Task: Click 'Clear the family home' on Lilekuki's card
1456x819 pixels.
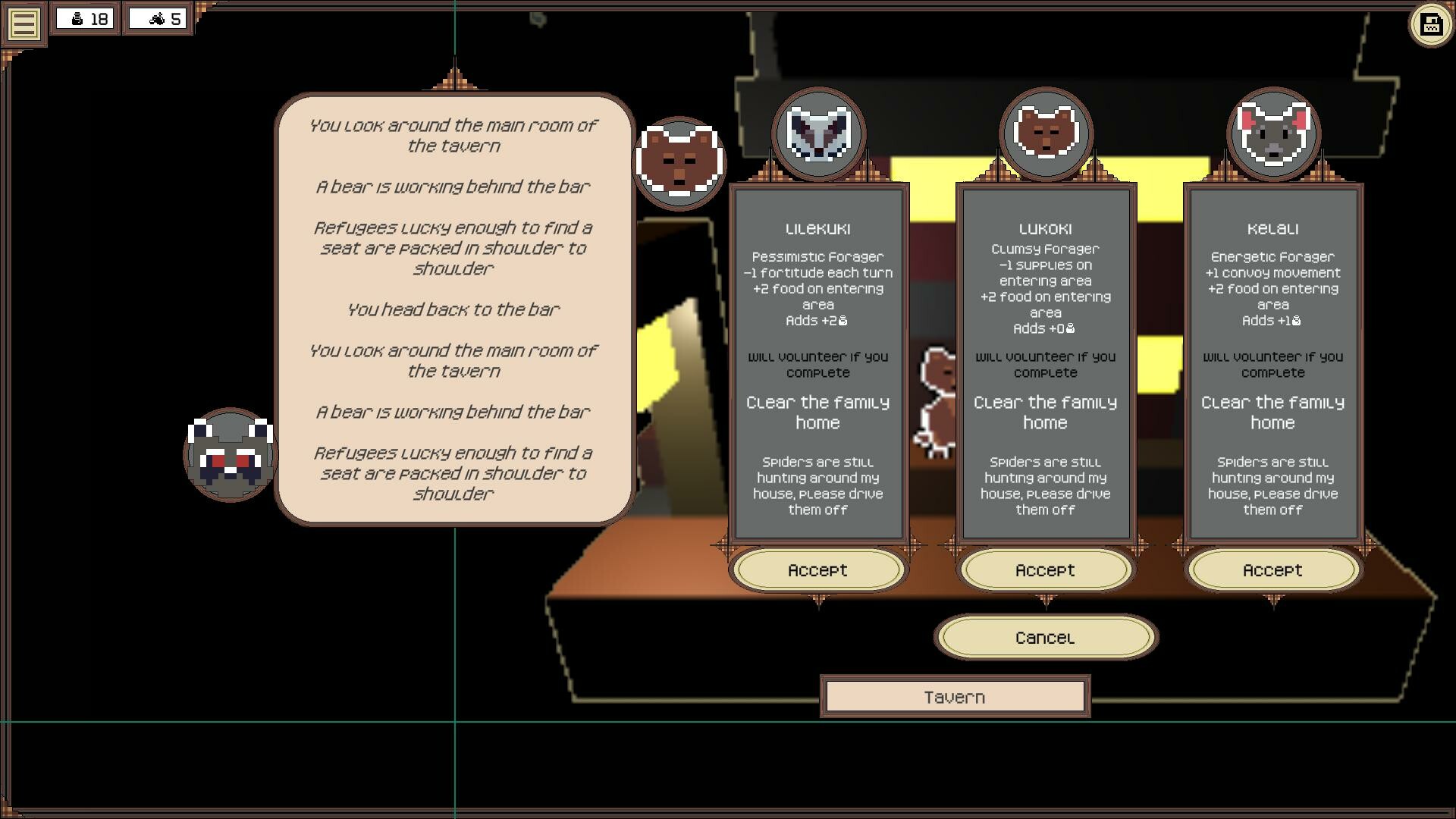Action: pos(818,413)
